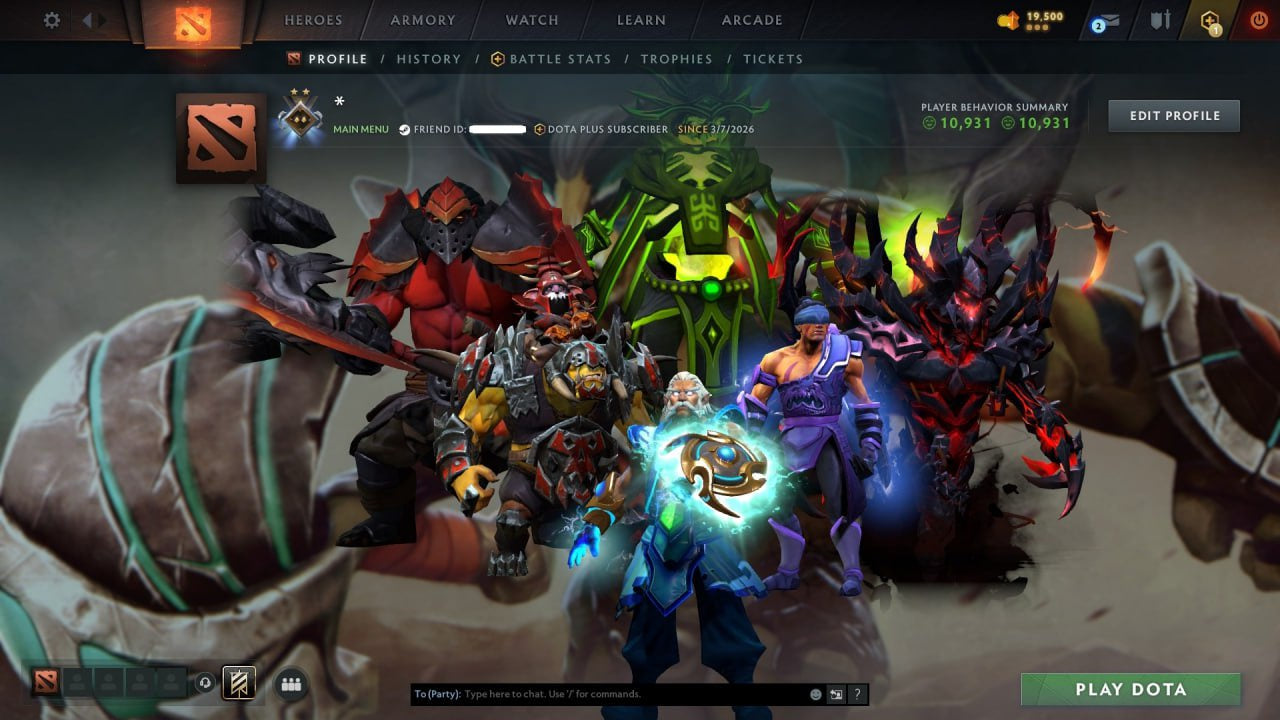Toggle voice chat with the headset icon
1280x720 pixels.
pyautogui.click(x=207, y=684)
